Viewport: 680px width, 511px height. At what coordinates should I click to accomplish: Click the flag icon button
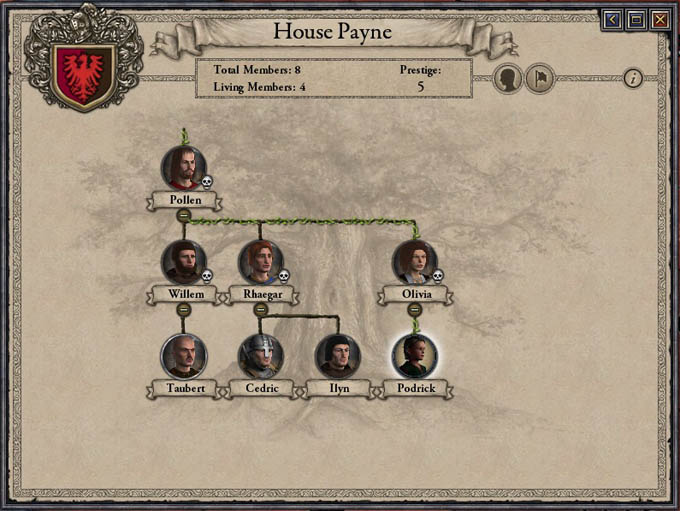pos(539,78)
